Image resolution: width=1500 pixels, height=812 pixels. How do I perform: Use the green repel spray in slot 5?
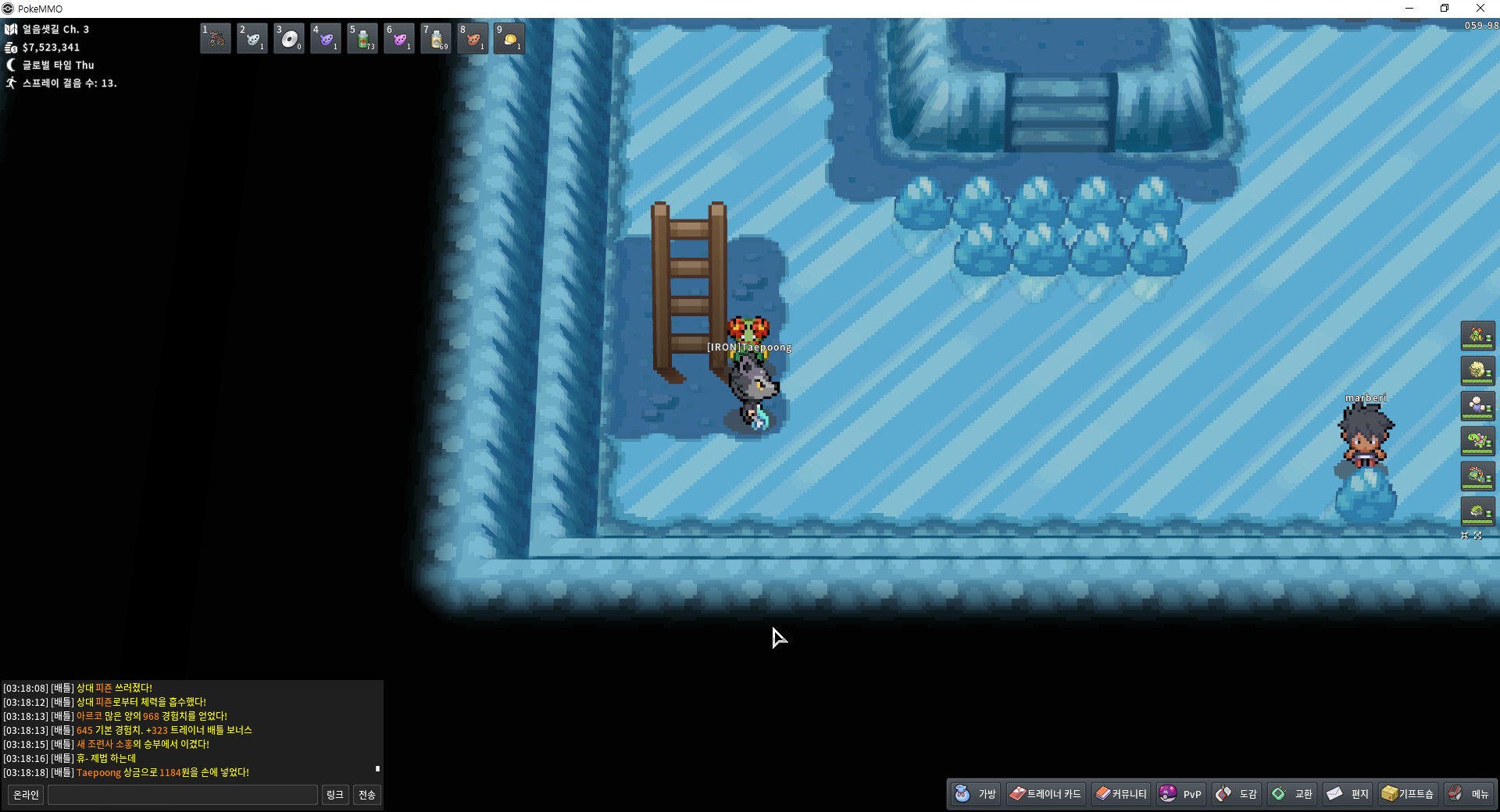(362, 38)
